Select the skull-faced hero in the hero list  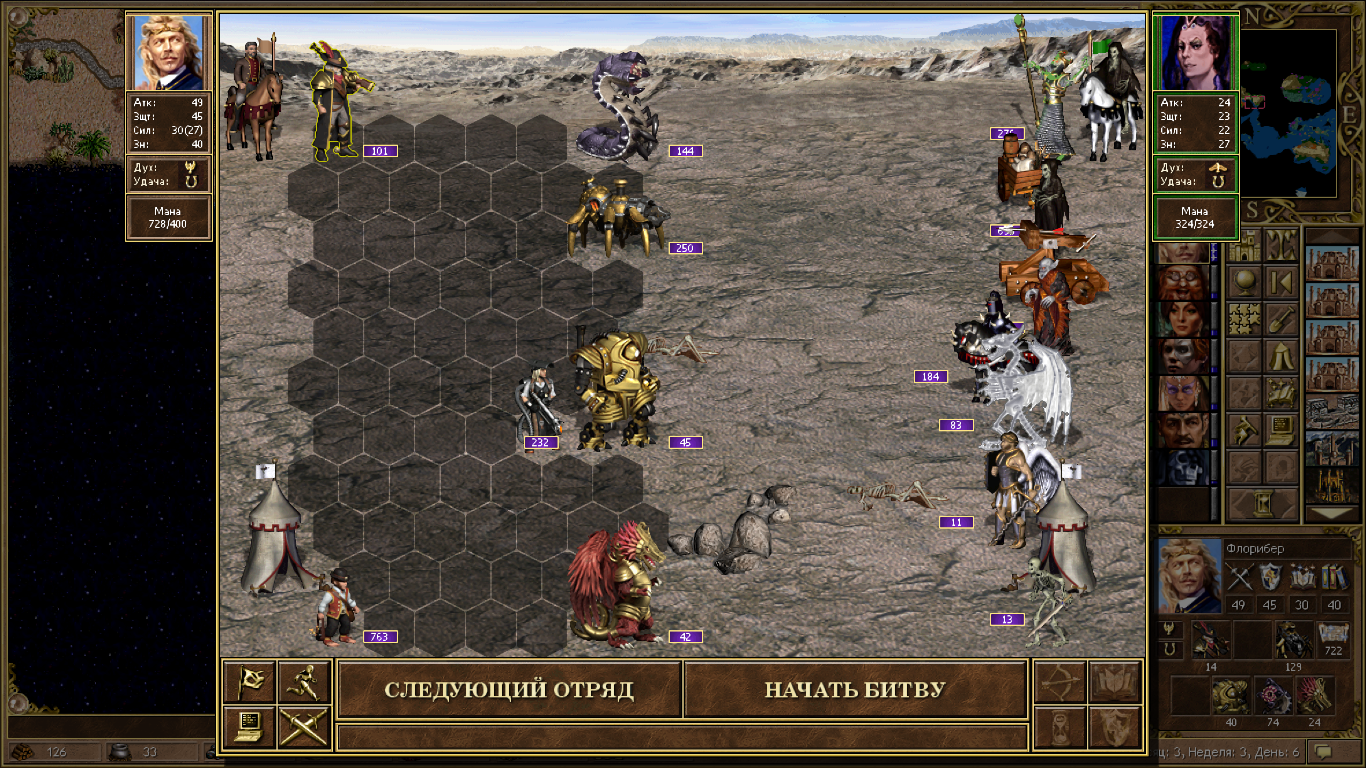pos(1182,467)
